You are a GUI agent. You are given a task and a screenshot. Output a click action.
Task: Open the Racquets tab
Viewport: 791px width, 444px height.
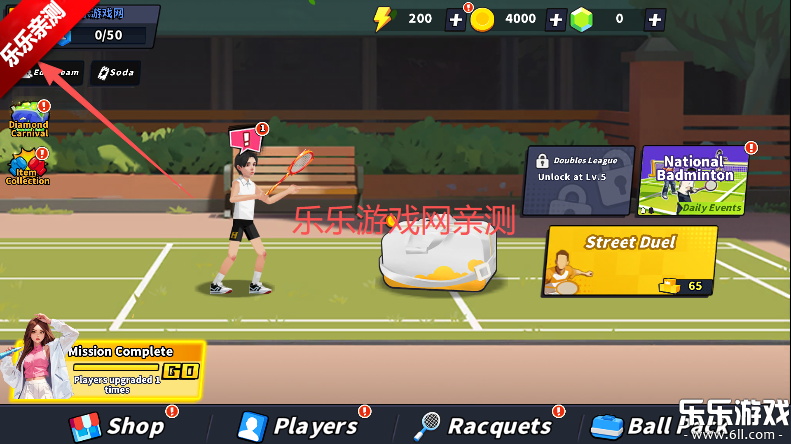pyautogui.click(x=484, y=426)
